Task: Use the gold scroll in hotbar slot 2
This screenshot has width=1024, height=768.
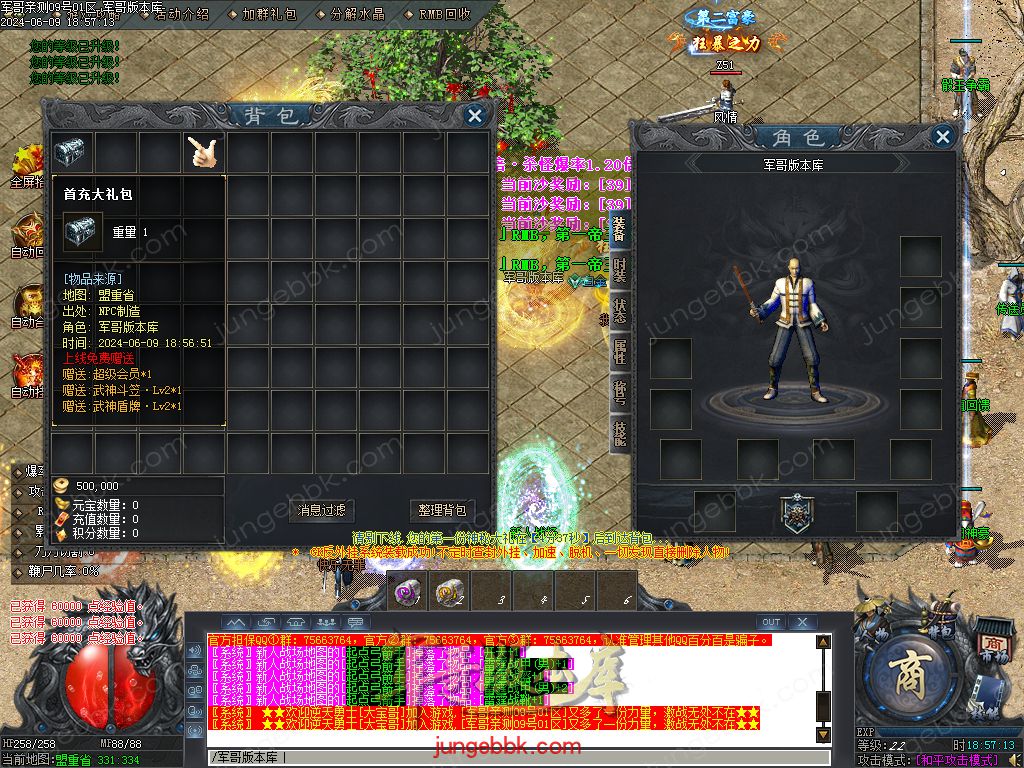Action: (x=449, y=592)
